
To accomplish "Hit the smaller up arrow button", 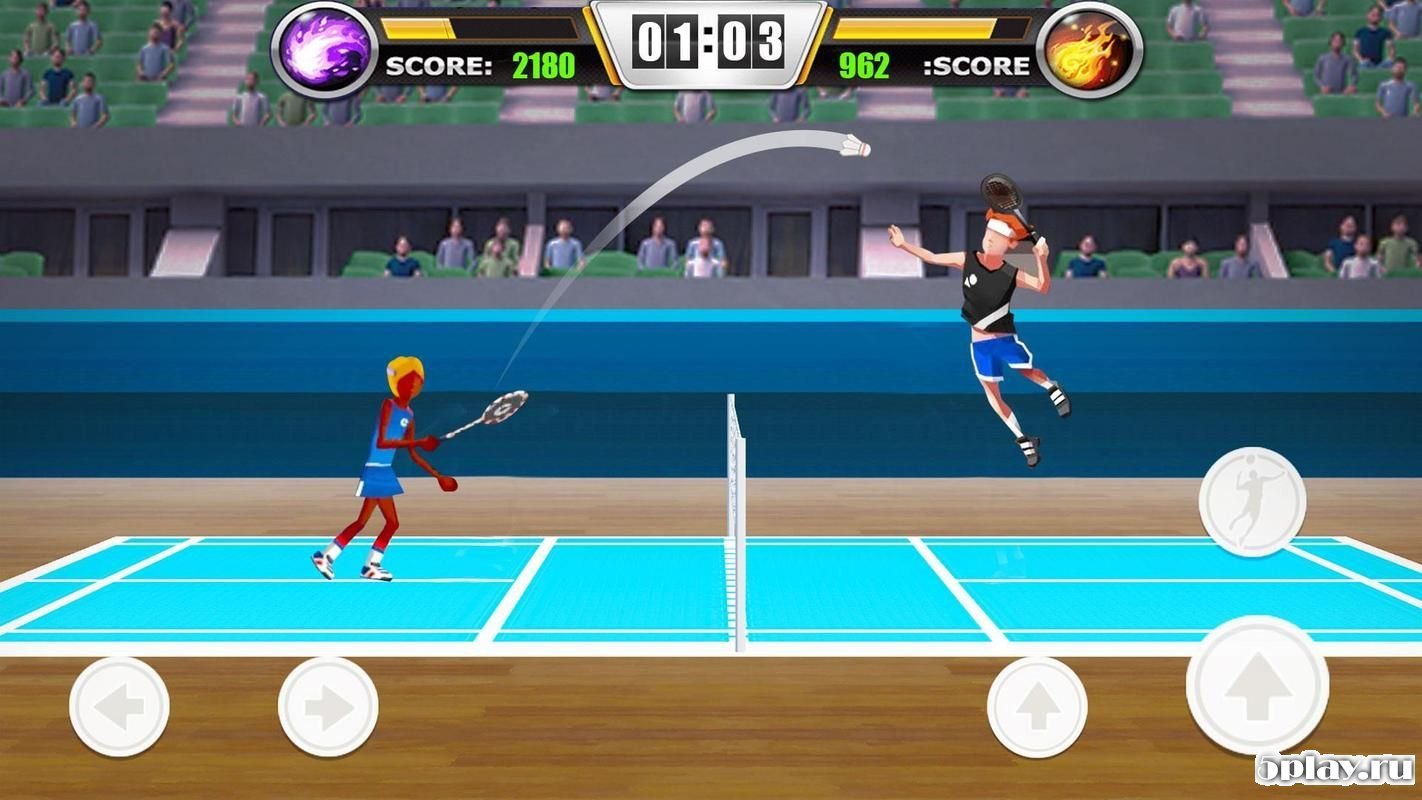I will [1037, 706].
